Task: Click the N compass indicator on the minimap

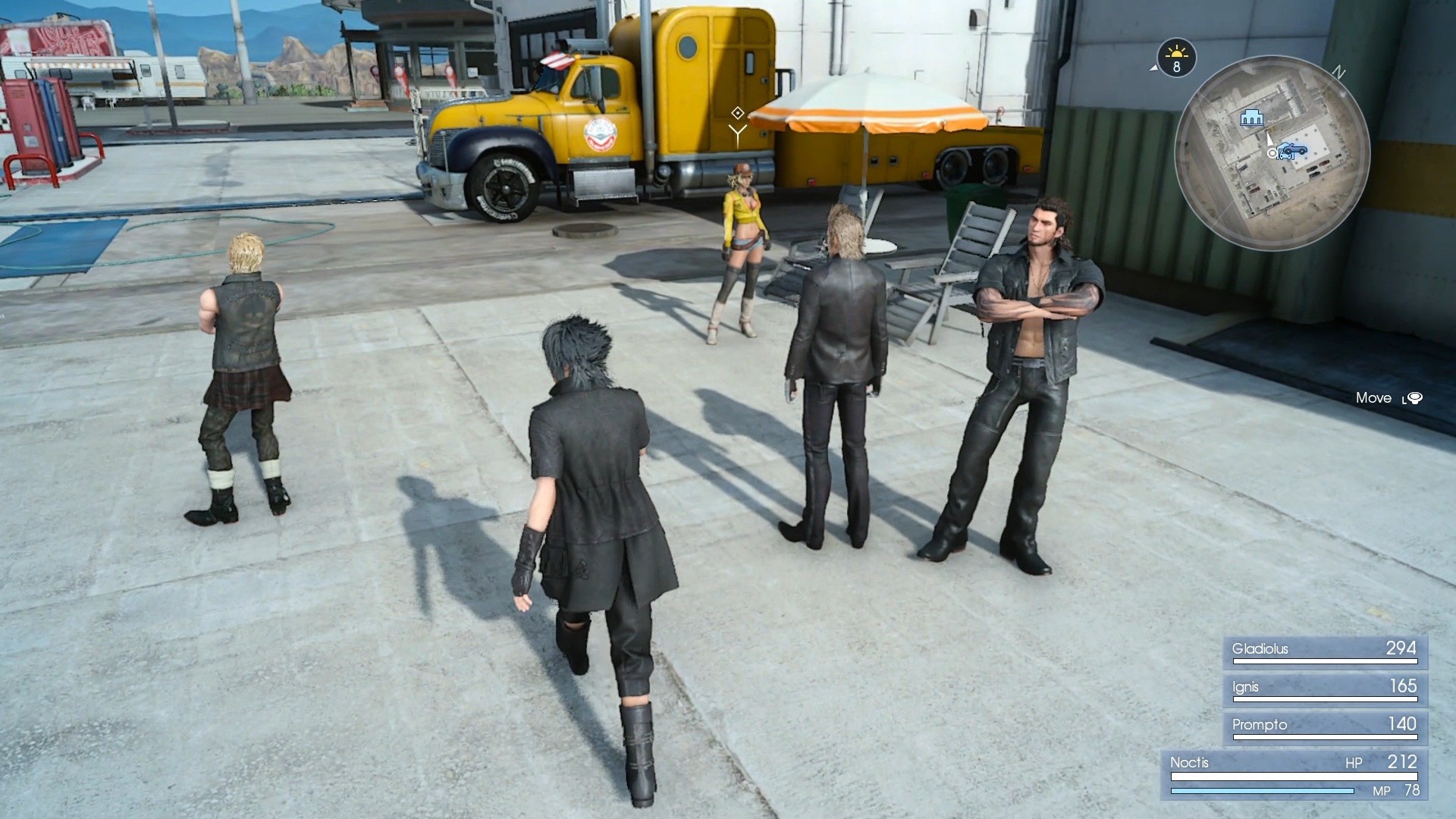Action: coord(1339,71)
